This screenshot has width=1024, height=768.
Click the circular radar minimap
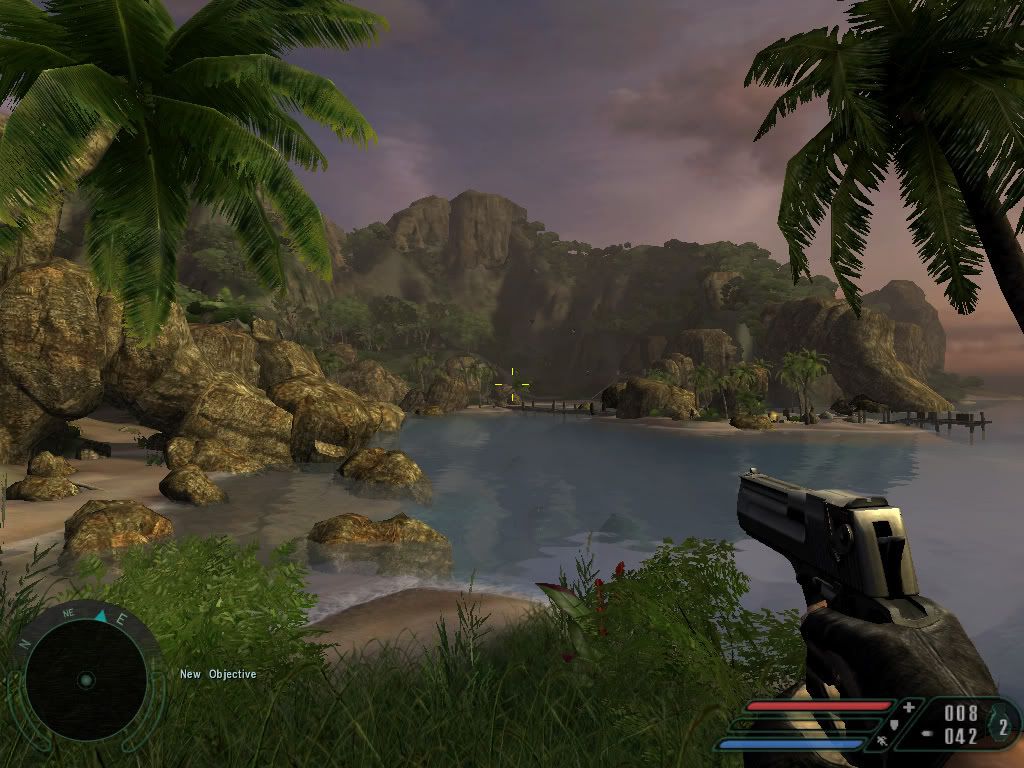coord(85,680)
